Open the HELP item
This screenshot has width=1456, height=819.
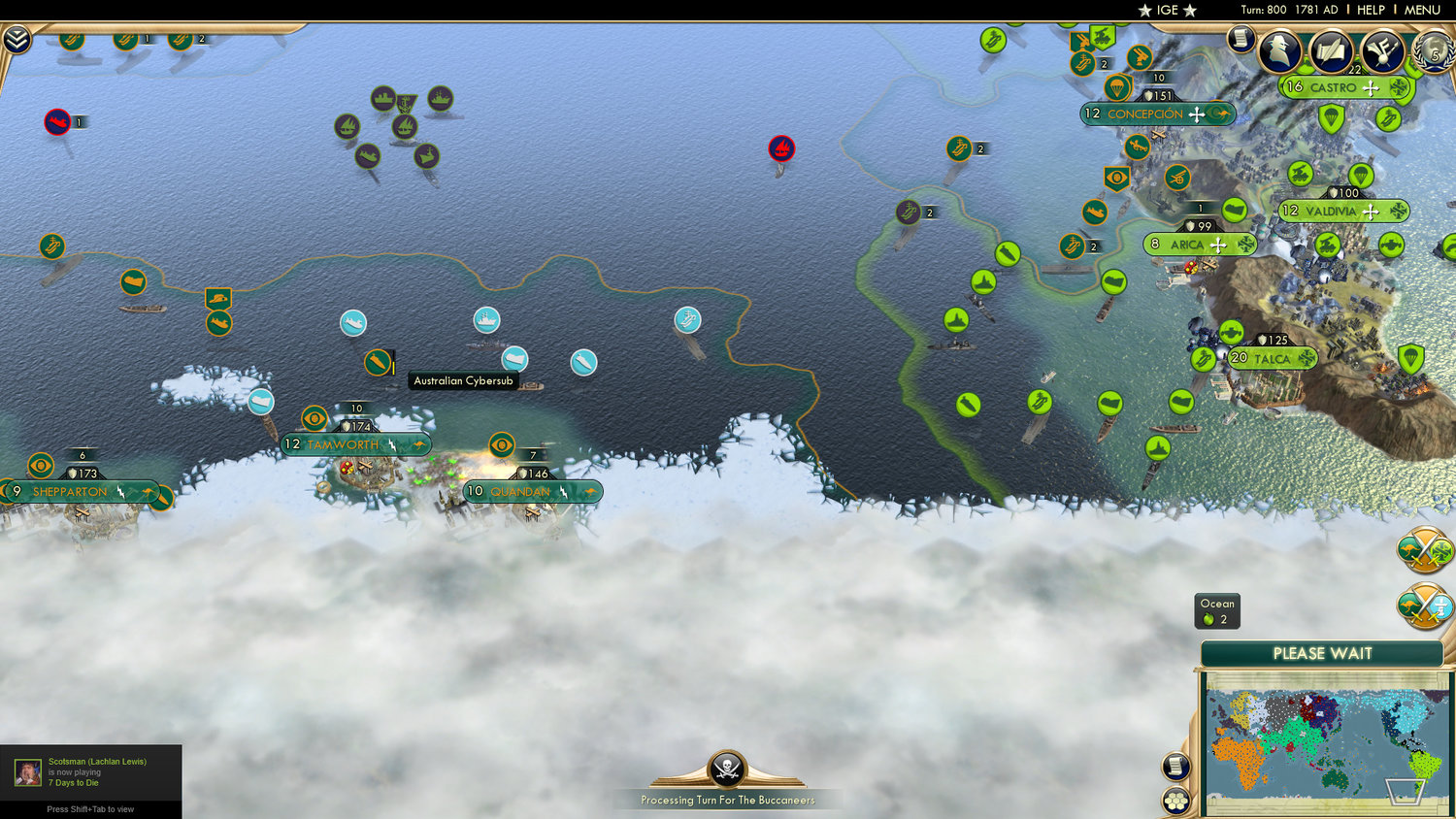pyautogui.click(x=1372, y=11)
